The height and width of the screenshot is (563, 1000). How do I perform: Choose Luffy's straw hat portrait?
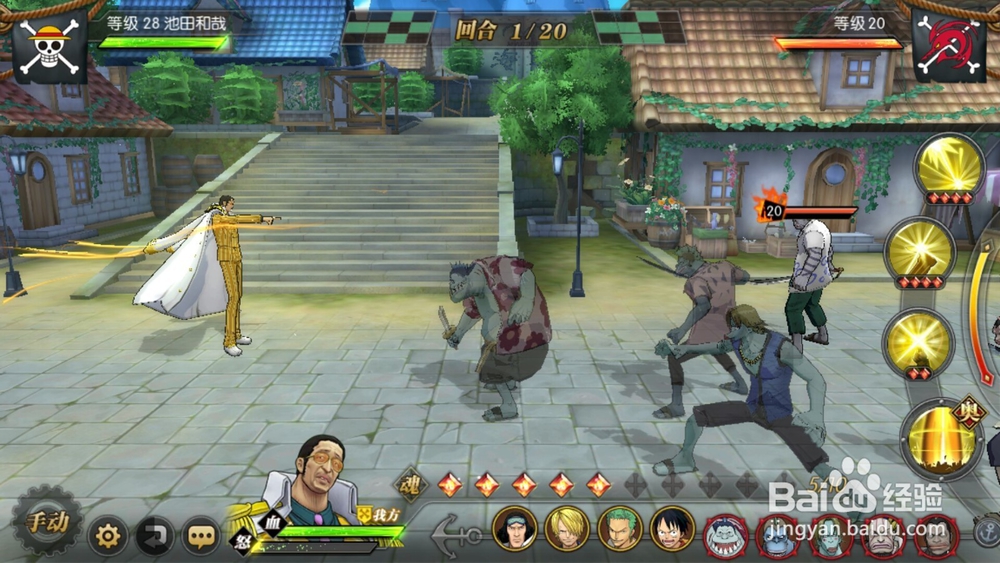tap(672, 528)
